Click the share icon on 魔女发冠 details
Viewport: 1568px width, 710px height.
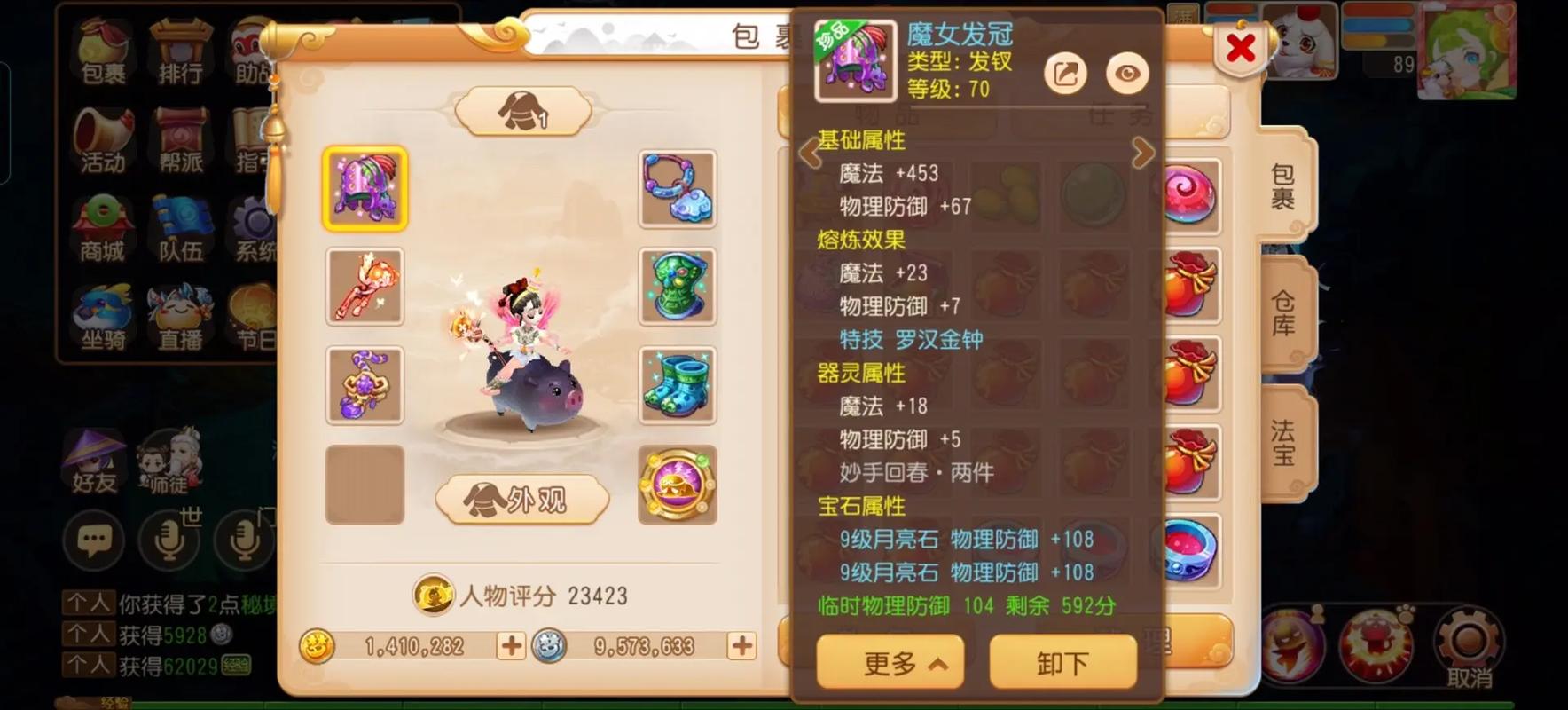1065,74
